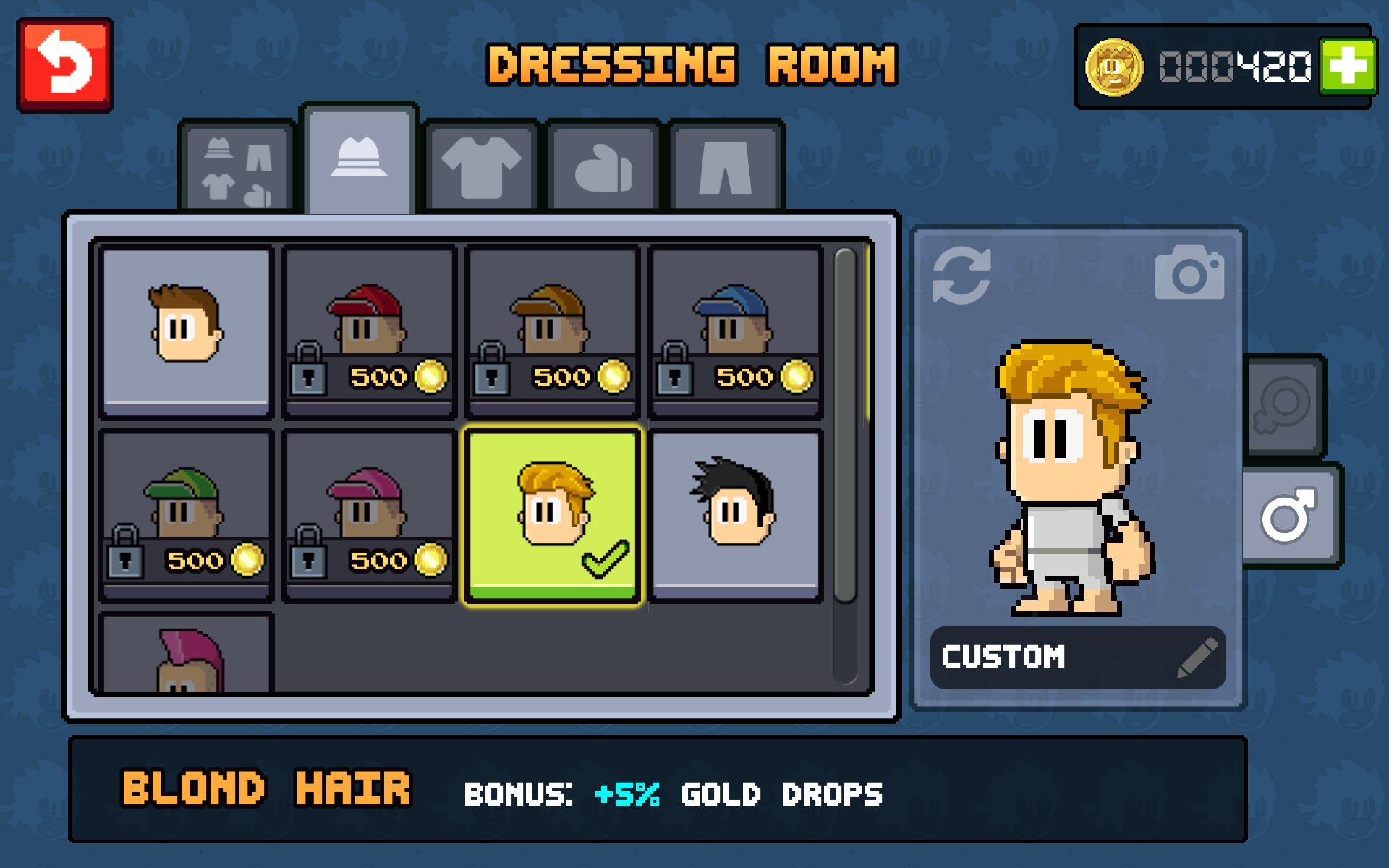Viewport: 1389px width, 868px height.
Task: Select the locked green cap
Action: tap(187, 515)
